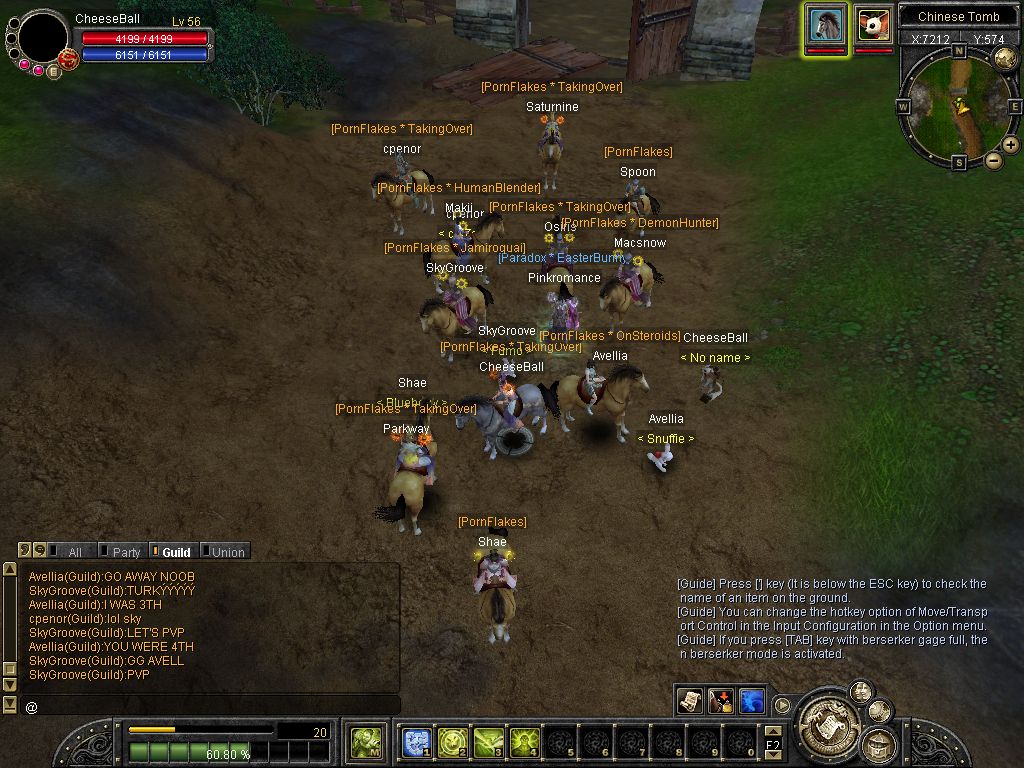
Task: Trigger the green slash skill in slot 3
Action: click(x=489, y=742)
